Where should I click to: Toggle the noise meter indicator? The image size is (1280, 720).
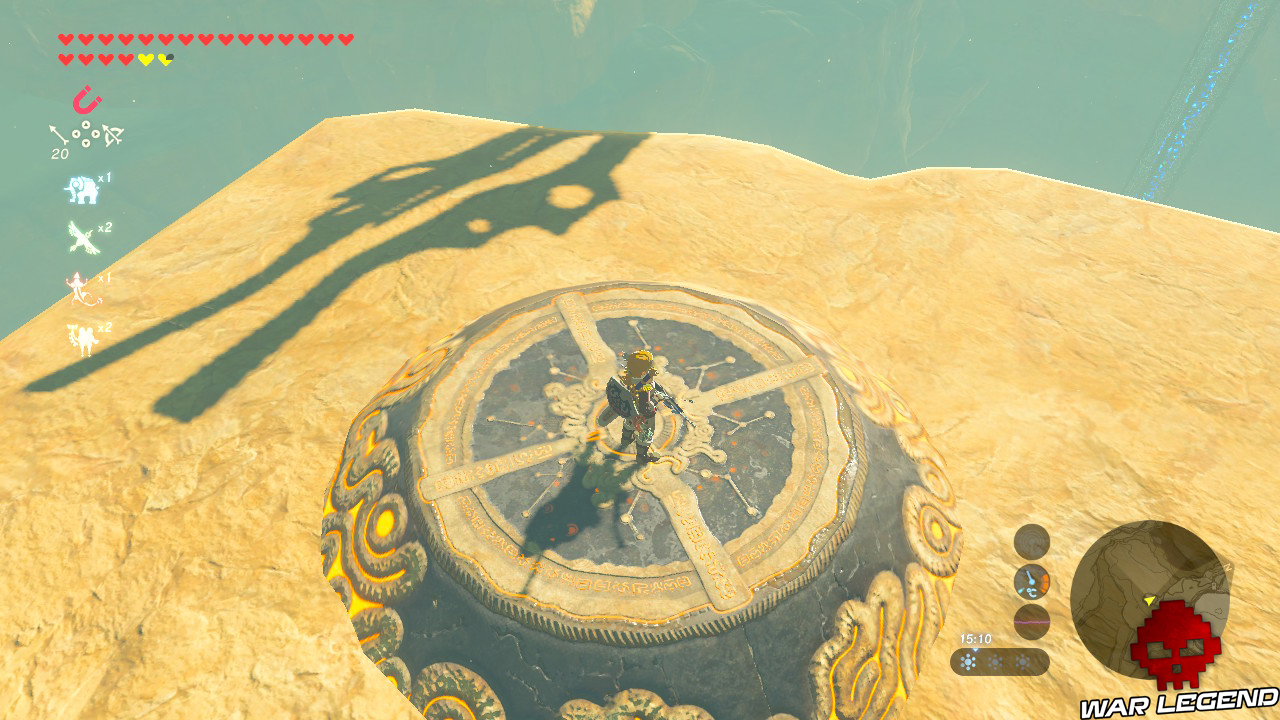tap(1032, 621)
